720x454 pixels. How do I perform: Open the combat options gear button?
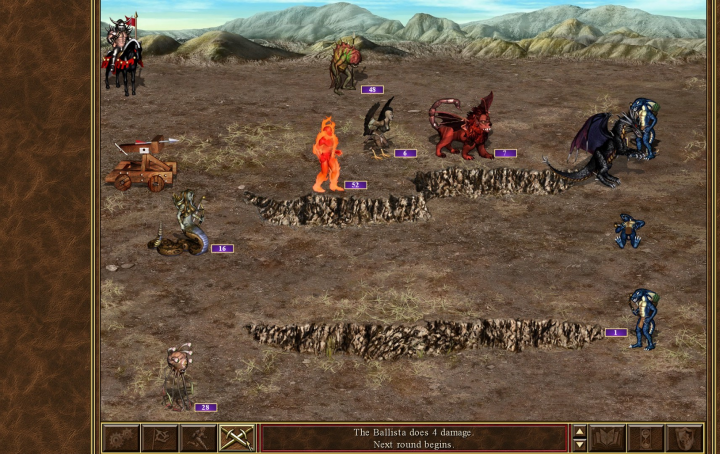tap(122, 438)
